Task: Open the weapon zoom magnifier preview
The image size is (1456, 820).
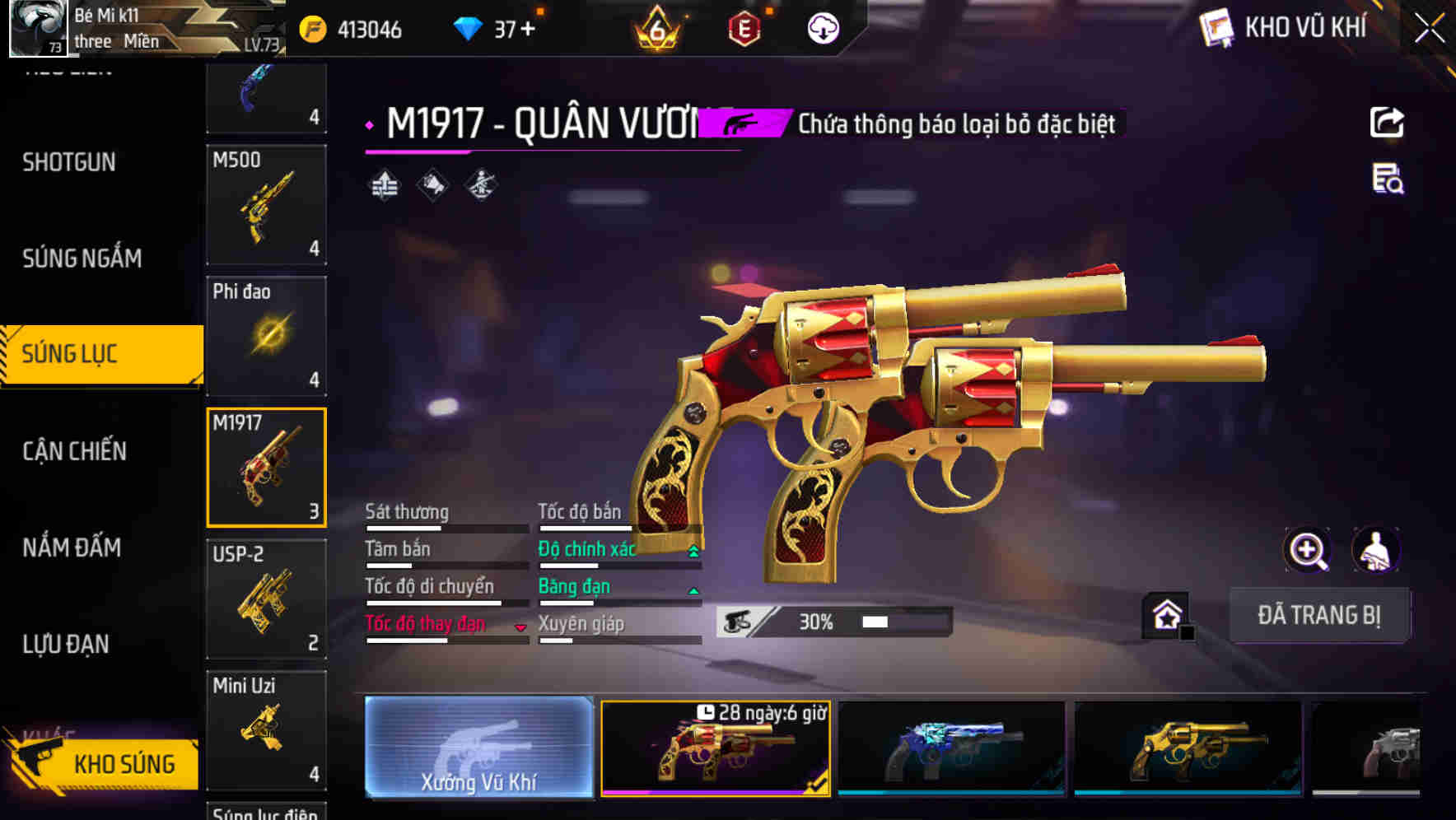Action: click(1309, 550)
